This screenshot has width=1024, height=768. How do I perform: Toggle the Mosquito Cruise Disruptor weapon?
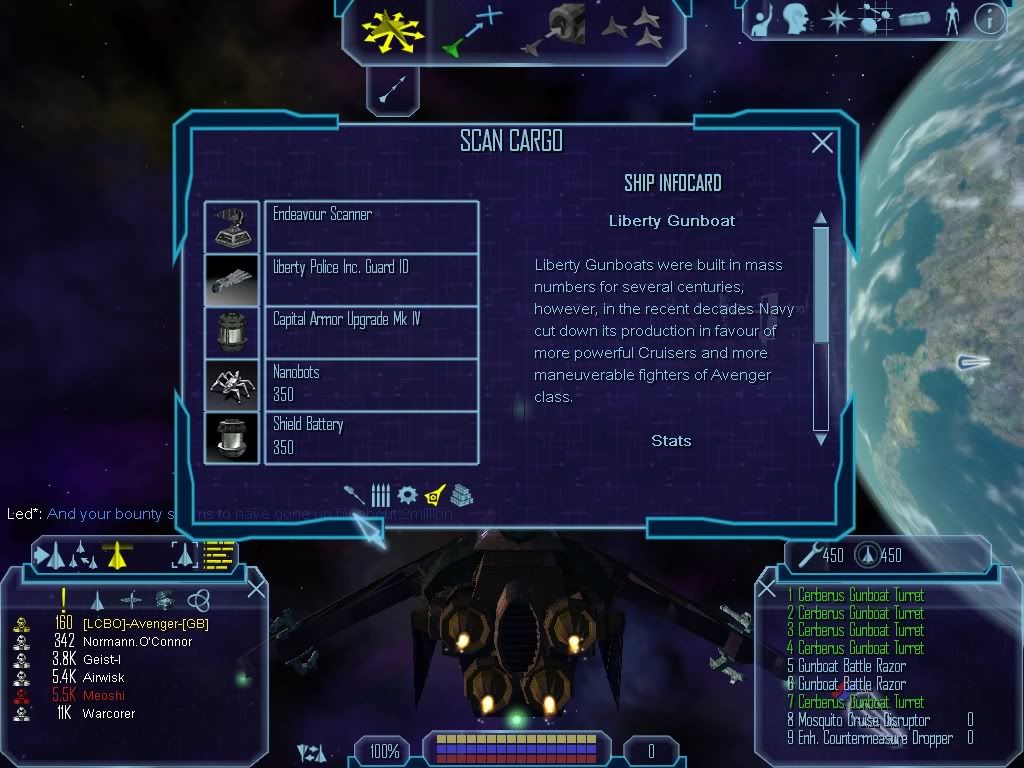pyautogui.click(x=858, y=720)
